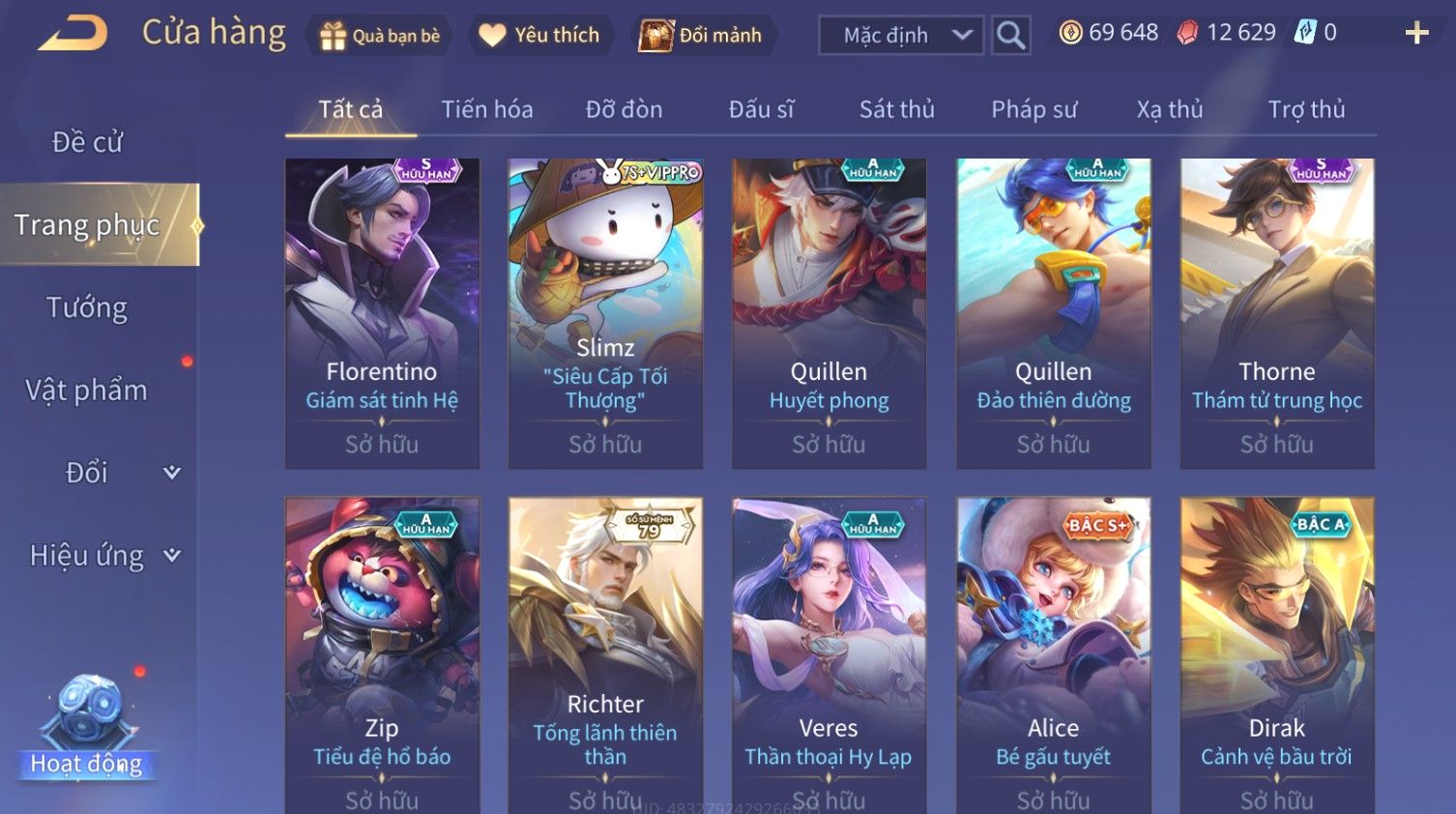Open the Yêu thích favorites list
Viewport: 1456px width, 814px height.
point(540,36)
